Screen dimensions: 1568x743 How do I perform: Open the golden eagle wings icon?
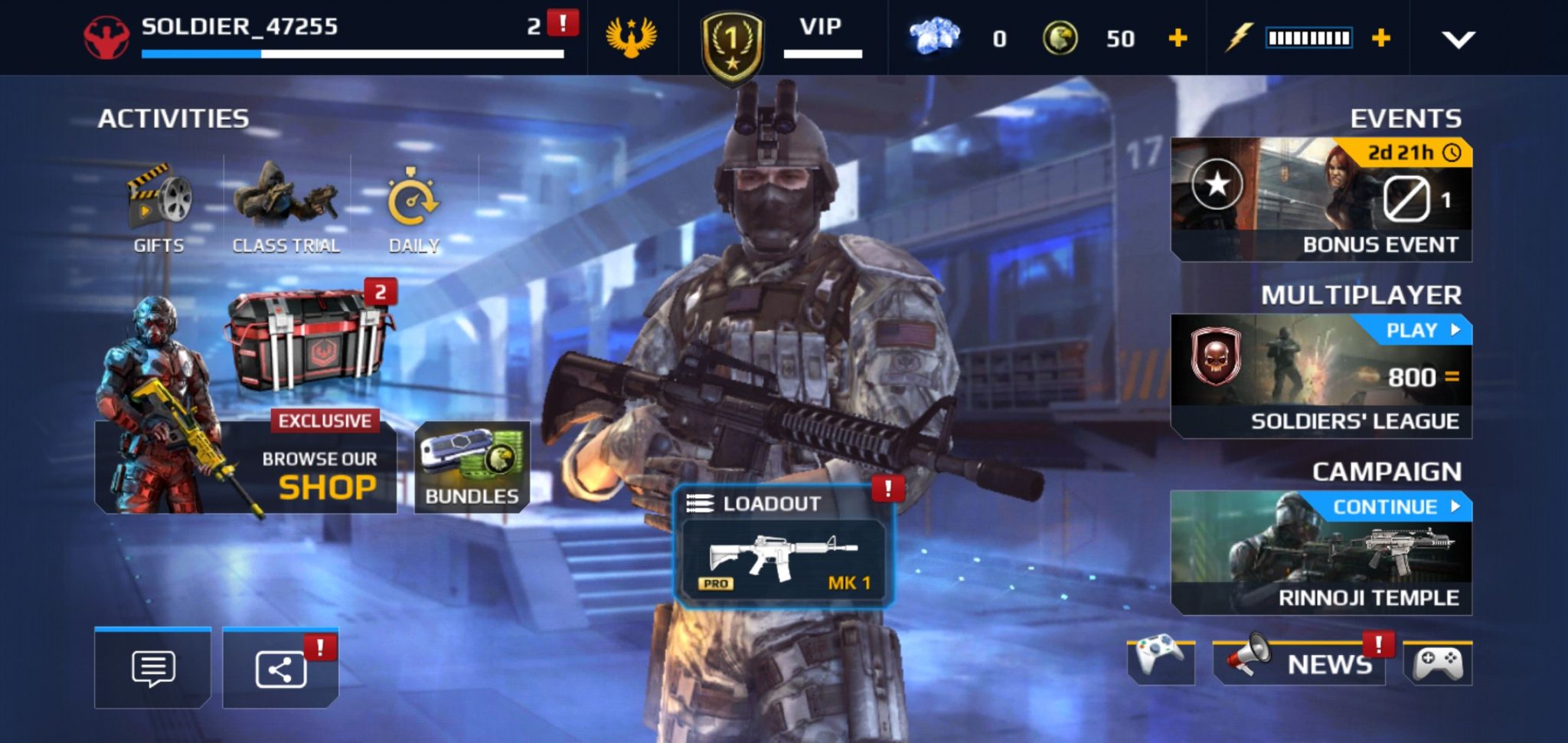tap(632, 38)
